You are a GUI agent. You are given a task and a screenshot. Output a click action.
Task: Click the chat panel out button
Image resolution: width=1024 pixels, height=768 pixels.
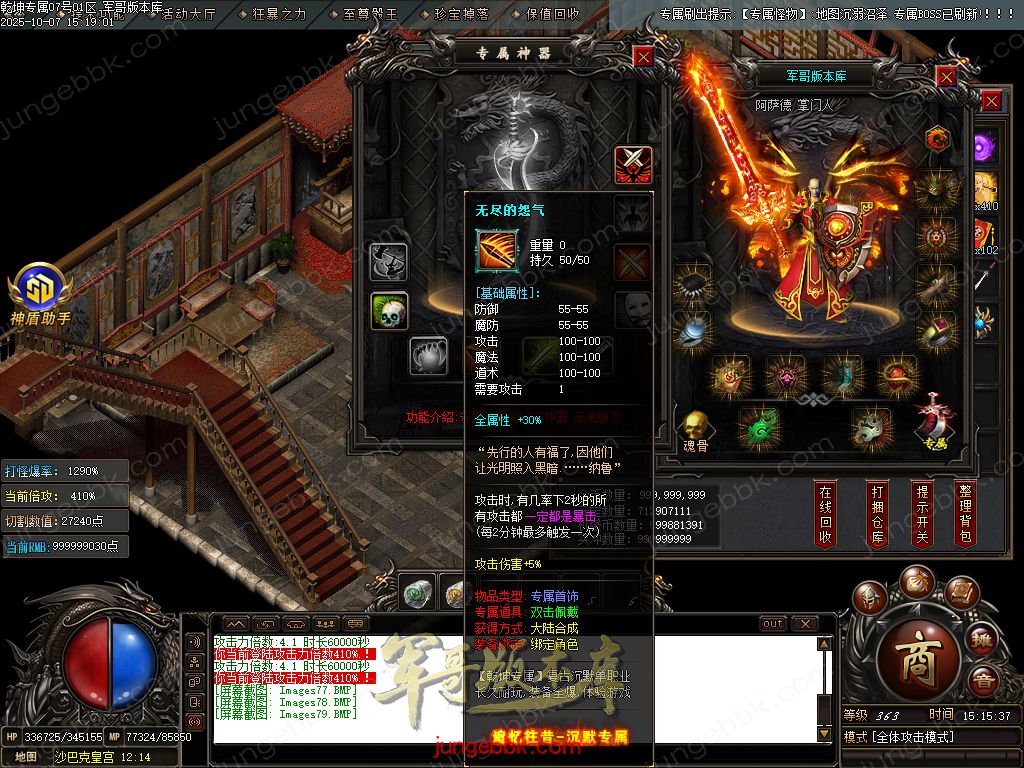773,623
